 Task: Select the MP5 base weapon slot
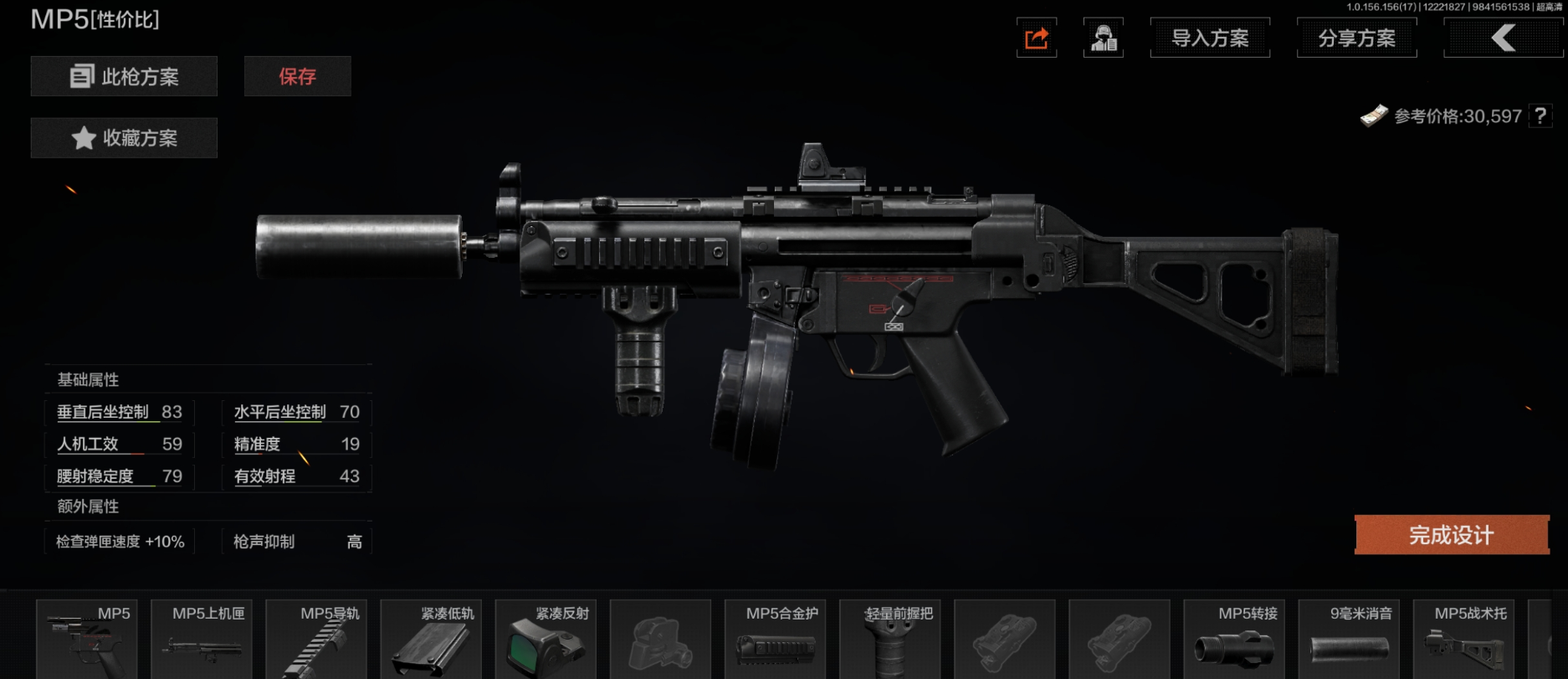[87, 640]
